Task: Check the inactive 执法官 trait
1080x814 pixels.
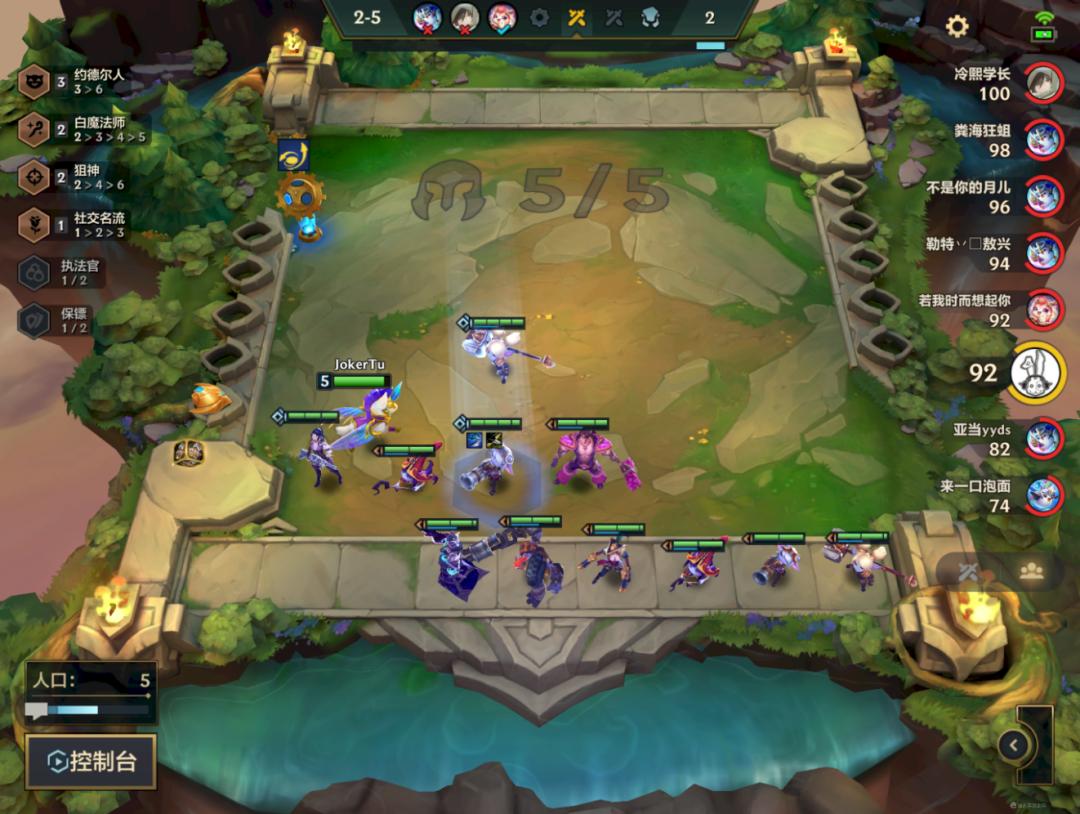Action: [x=59, y=273]
